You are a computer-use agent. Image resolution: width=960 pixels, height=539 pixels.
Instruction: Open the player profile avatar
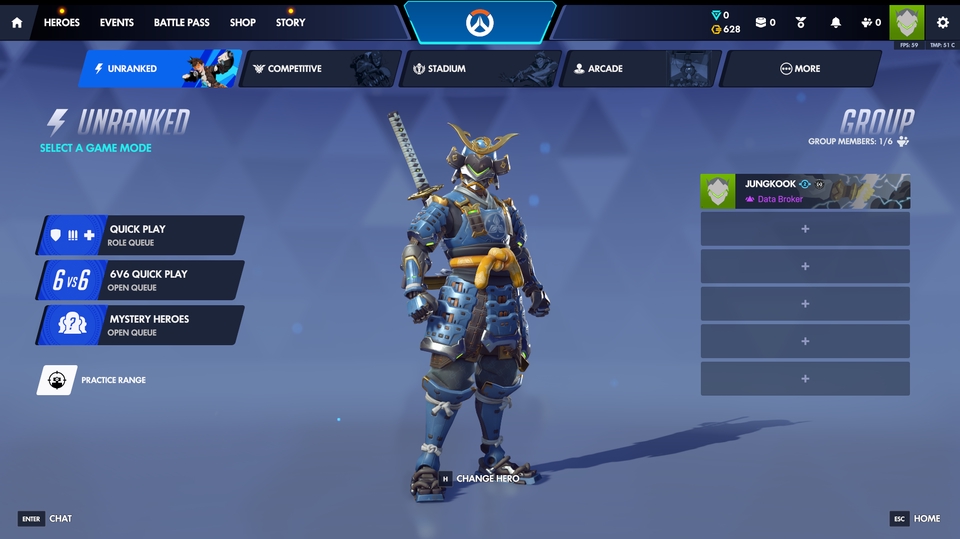coord(907,22)
